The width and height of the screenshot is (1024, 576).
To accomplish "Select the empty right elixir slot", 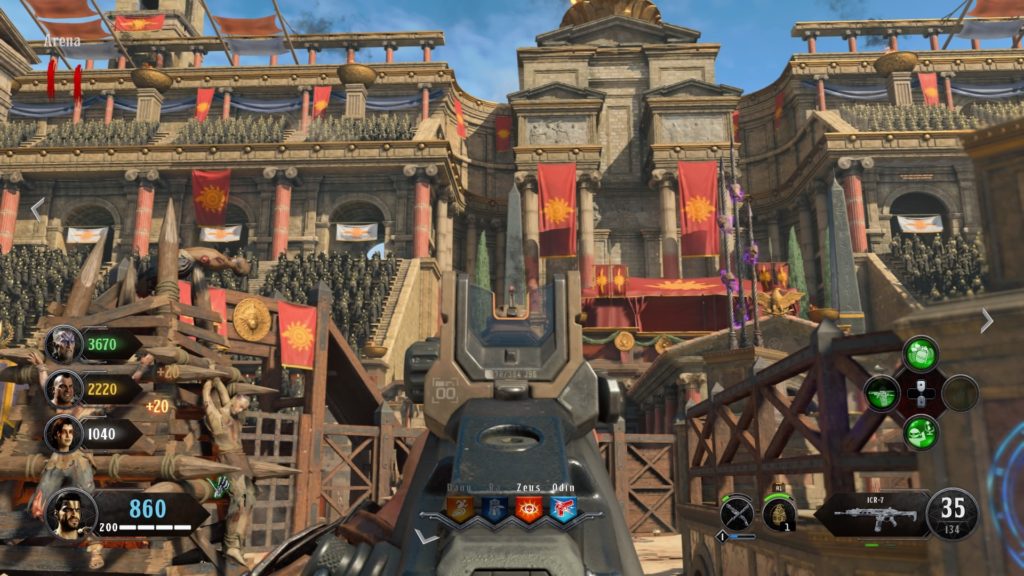I will point(958,392).
